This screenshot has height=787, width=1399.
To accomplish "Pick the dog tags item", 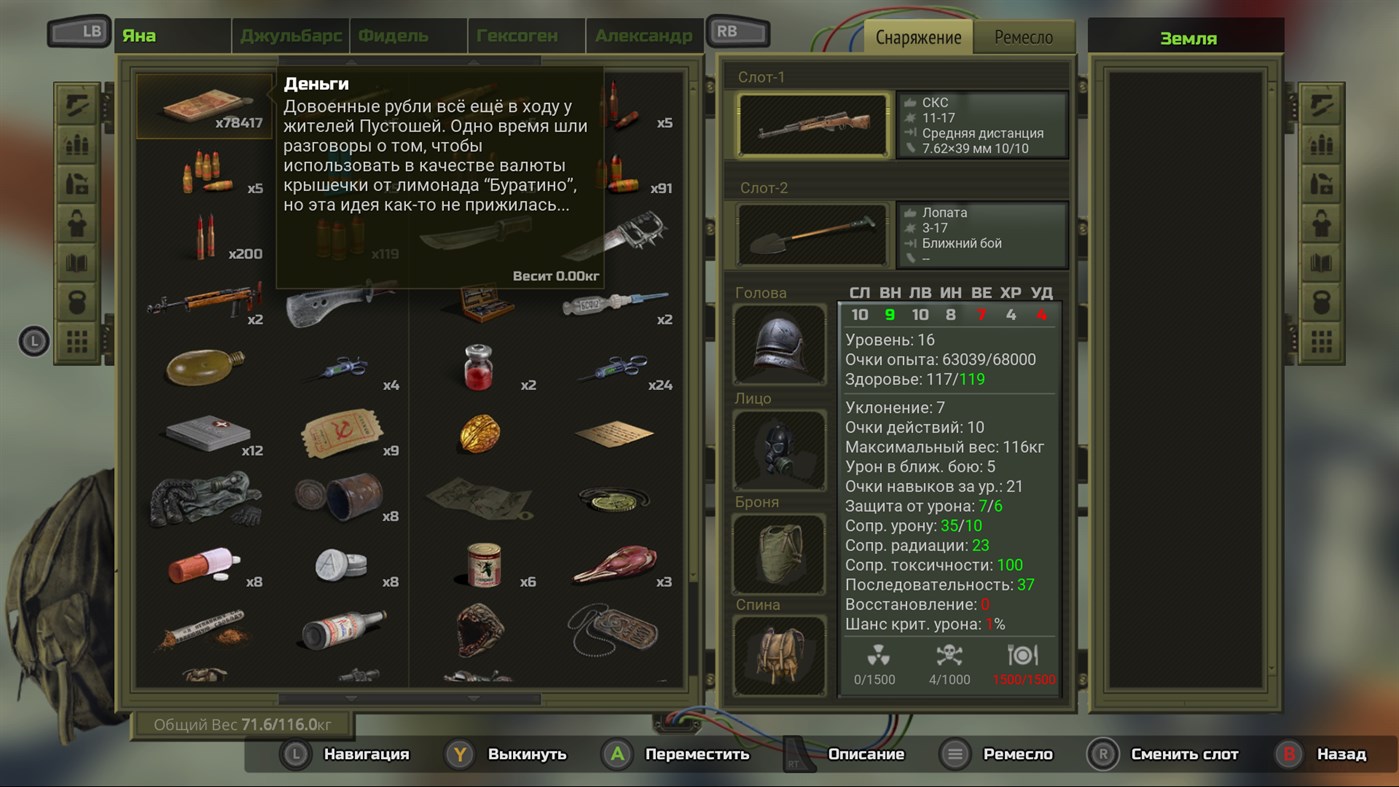I will [614, 630].
